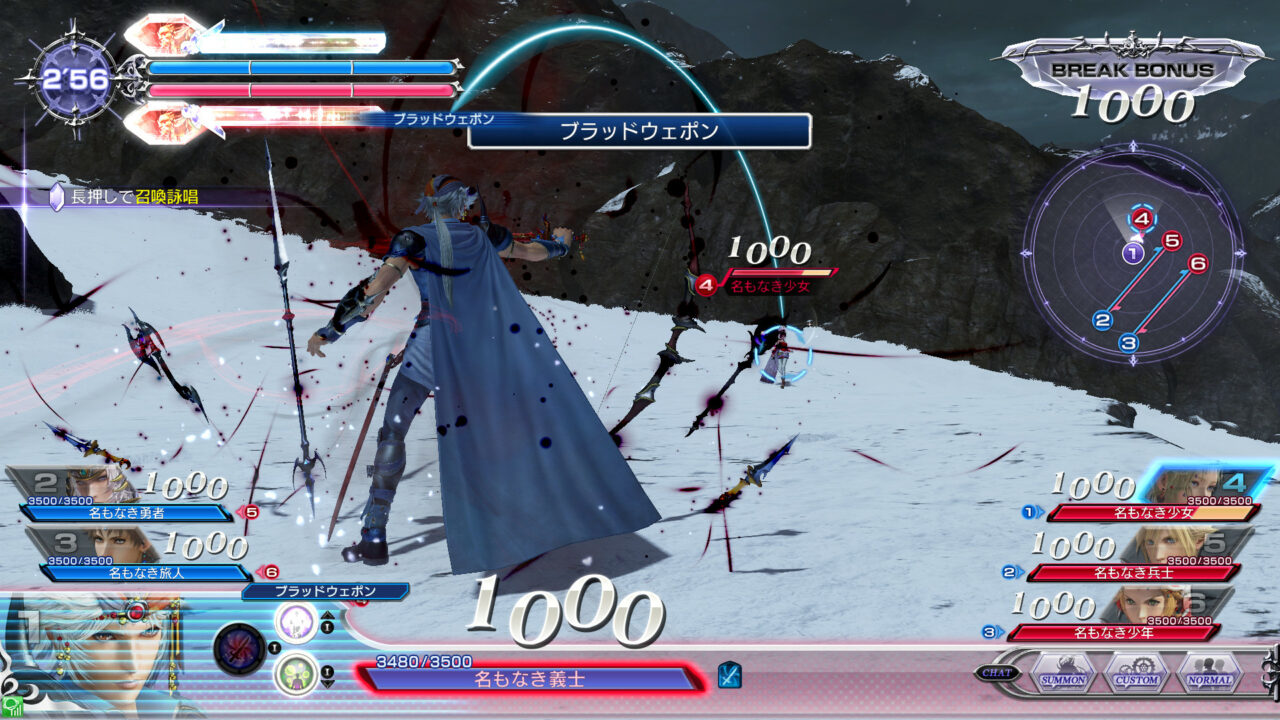This screenshot has width=1280, height=720.
Task: Click the ブラッドウェポン announcement banner
Action: point(639,131)
